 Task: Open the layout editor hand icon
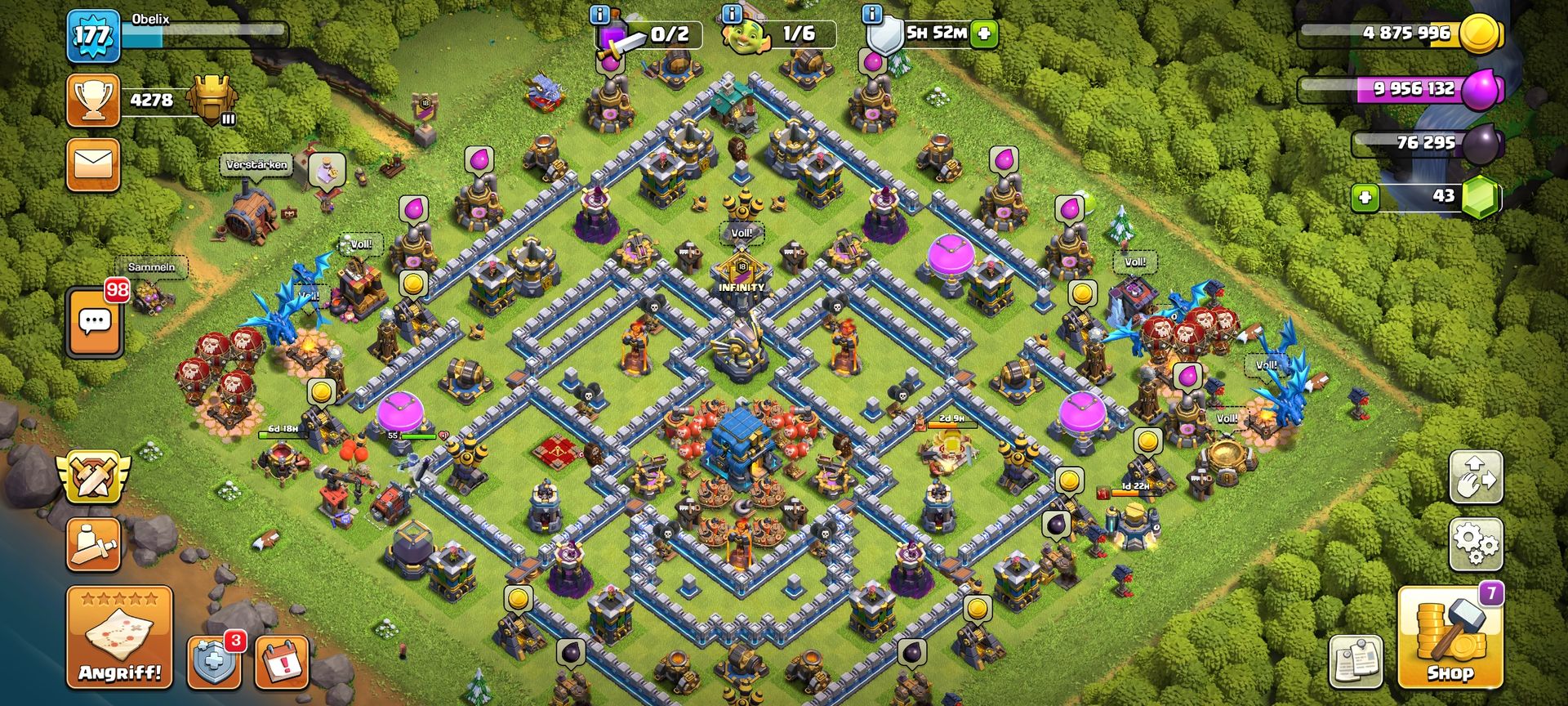click(1476, 476)
